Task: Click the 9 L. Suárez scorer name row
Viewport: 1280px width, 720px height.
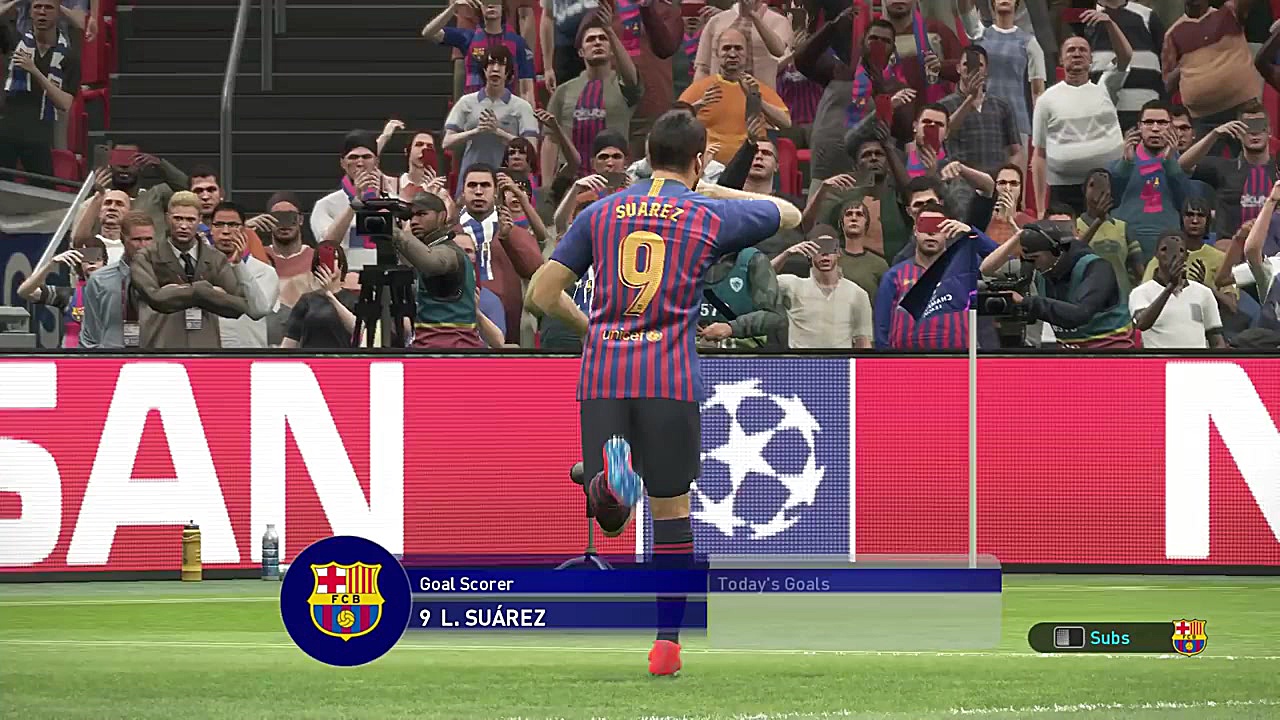Action: tap(556, 618)
